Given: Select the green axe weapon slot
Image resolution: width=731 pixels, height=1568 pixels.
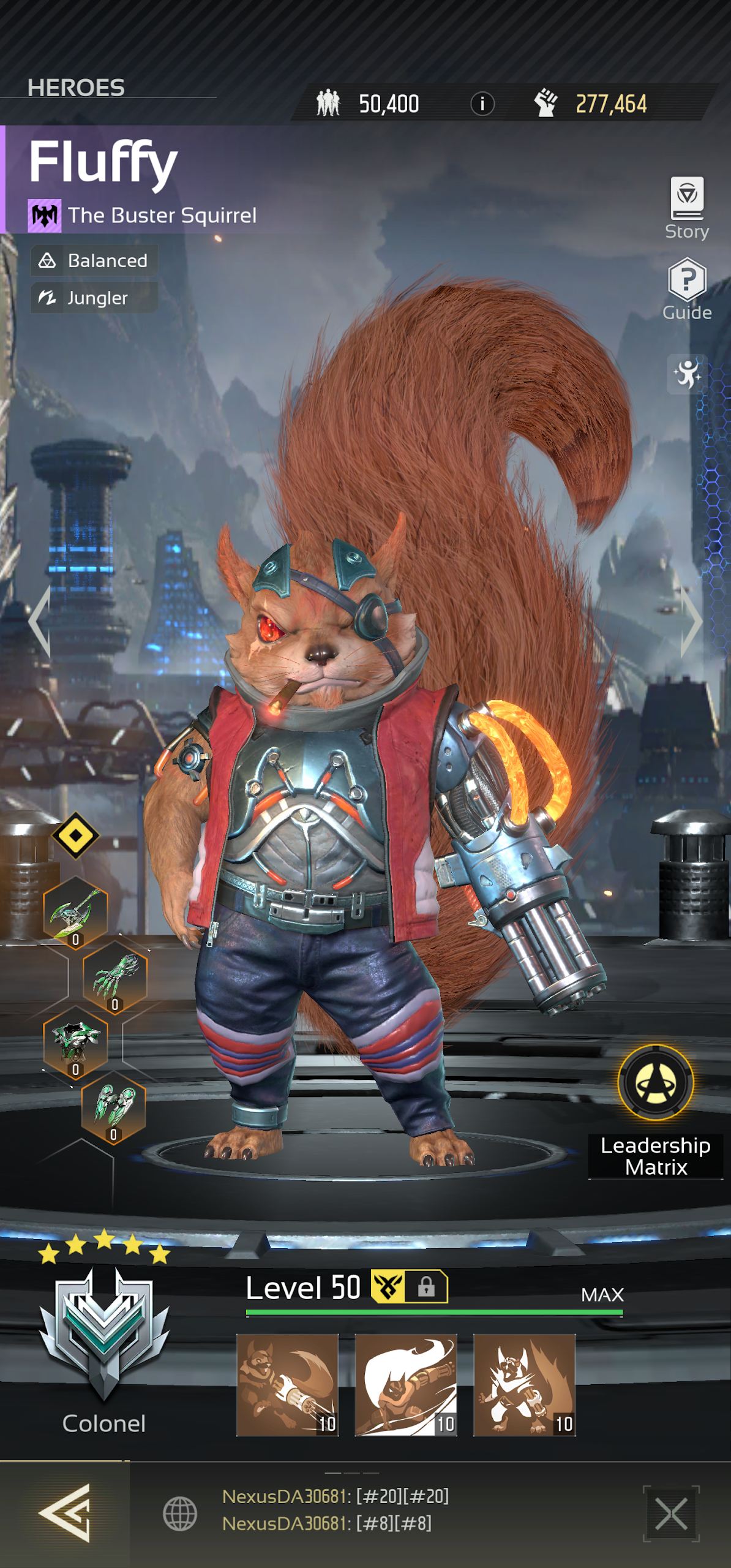Looking at the screenshot, I should (75, 913).
